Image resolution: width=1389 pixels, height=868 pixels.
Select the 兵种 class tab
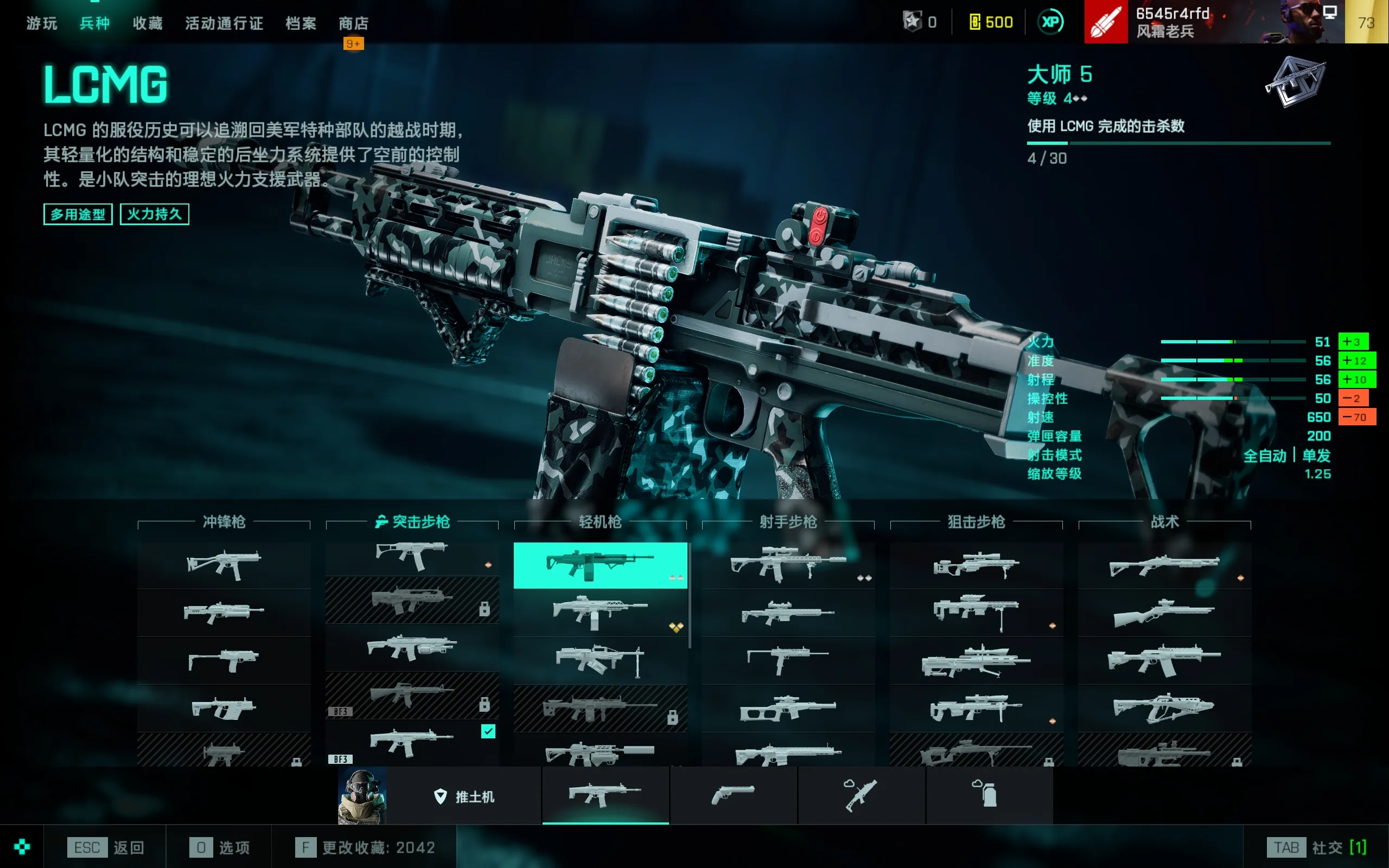[x=95, y=23]
